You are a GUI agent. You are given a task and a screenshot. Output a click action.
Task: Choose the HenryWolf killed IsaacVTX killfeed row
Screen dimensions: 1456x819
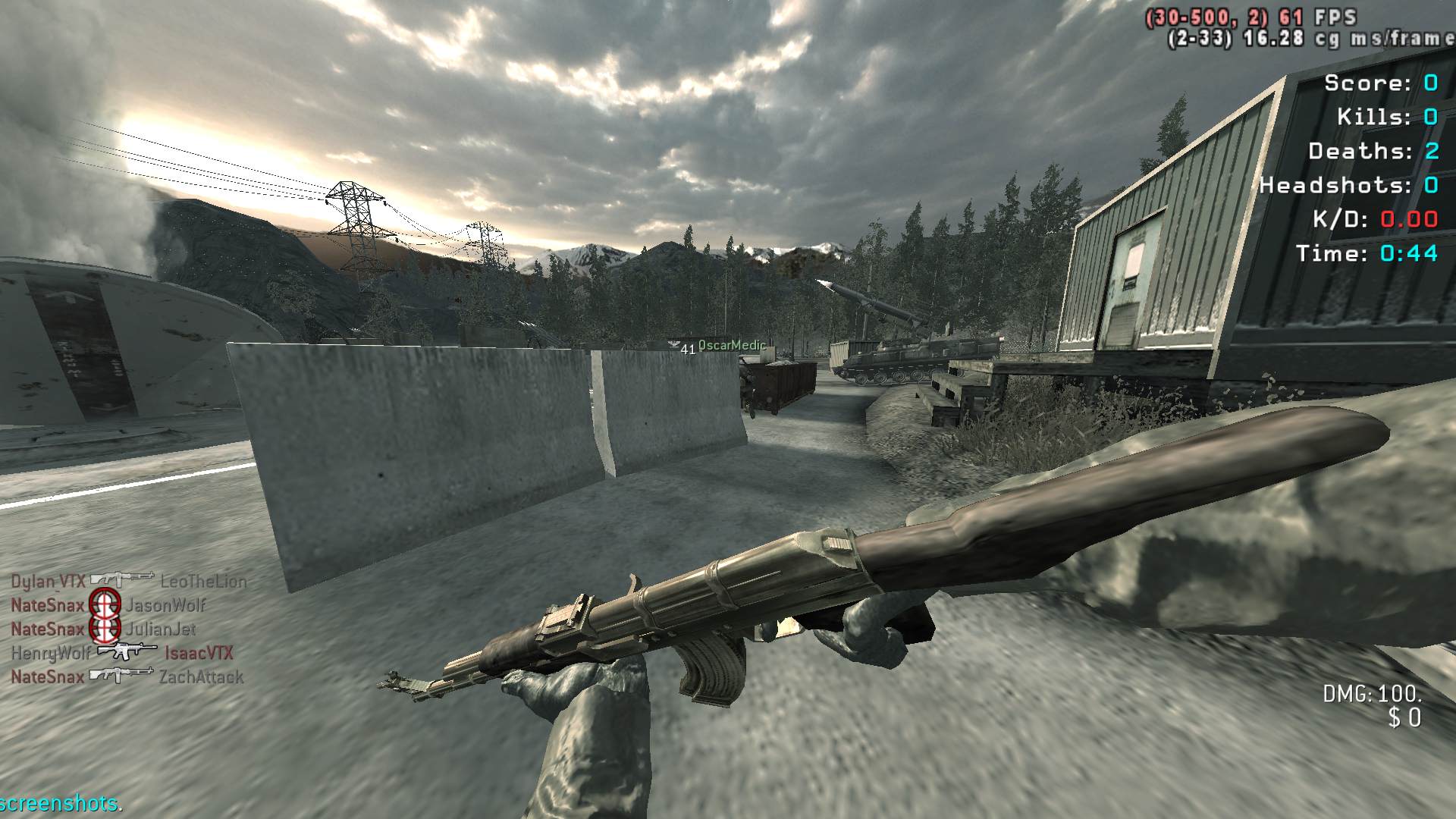[x=122, y=652]
